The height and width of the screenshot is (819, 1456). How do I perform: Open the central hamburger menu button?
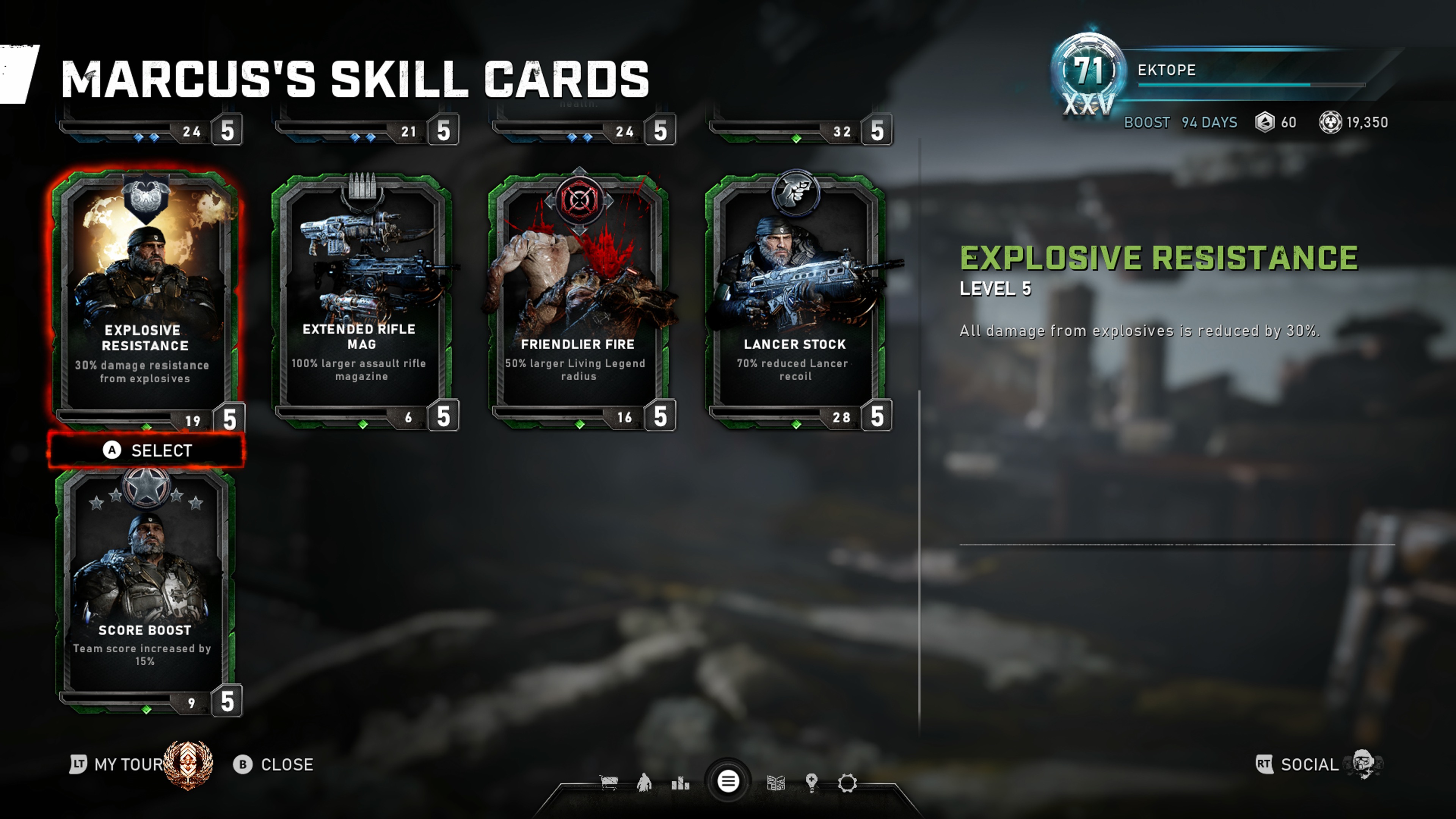pyautogui.click(x=728, y=782)
